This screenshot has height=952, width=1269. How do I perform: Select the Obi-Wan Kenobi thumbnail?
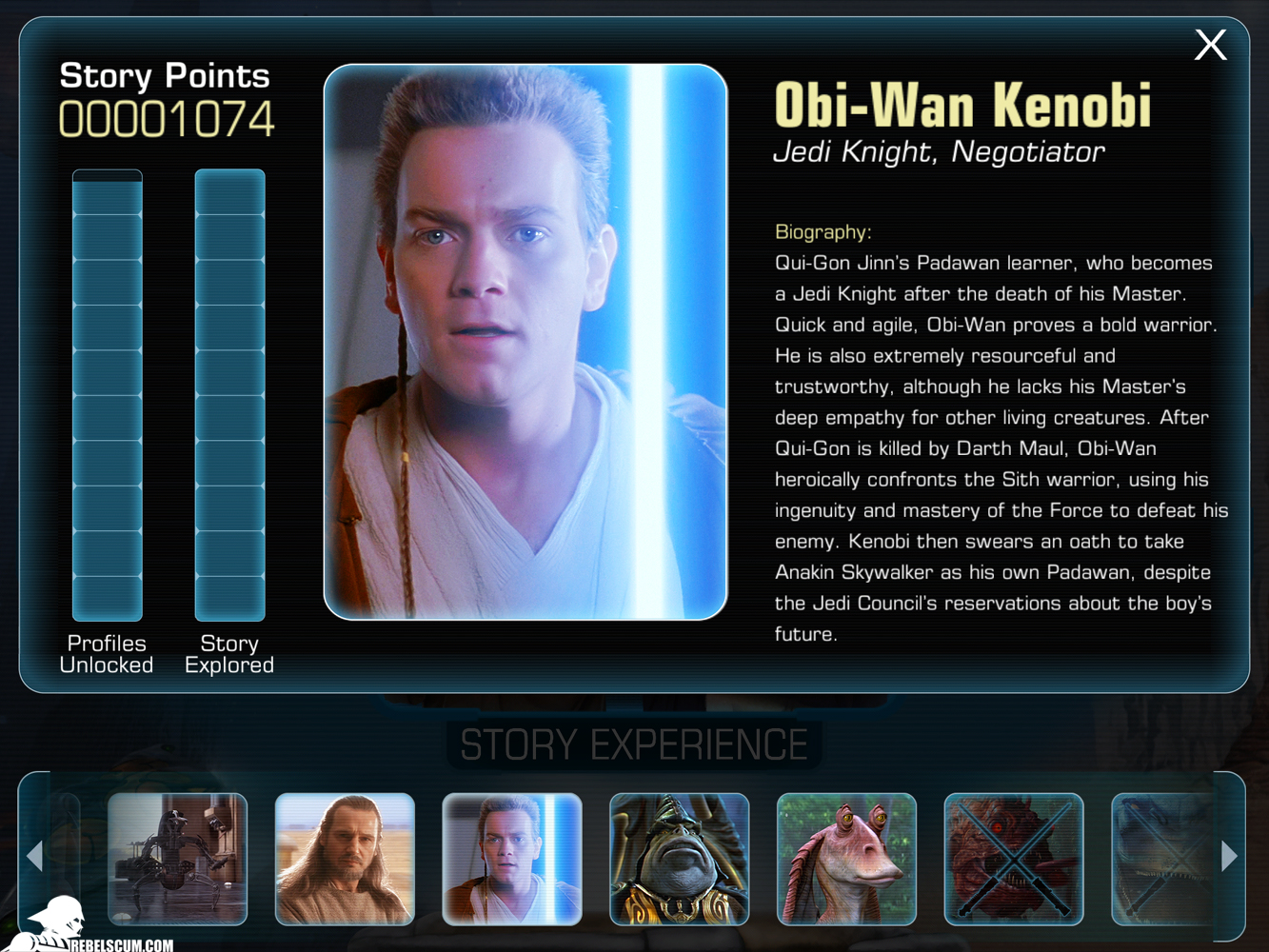click(x=512, y=859)
